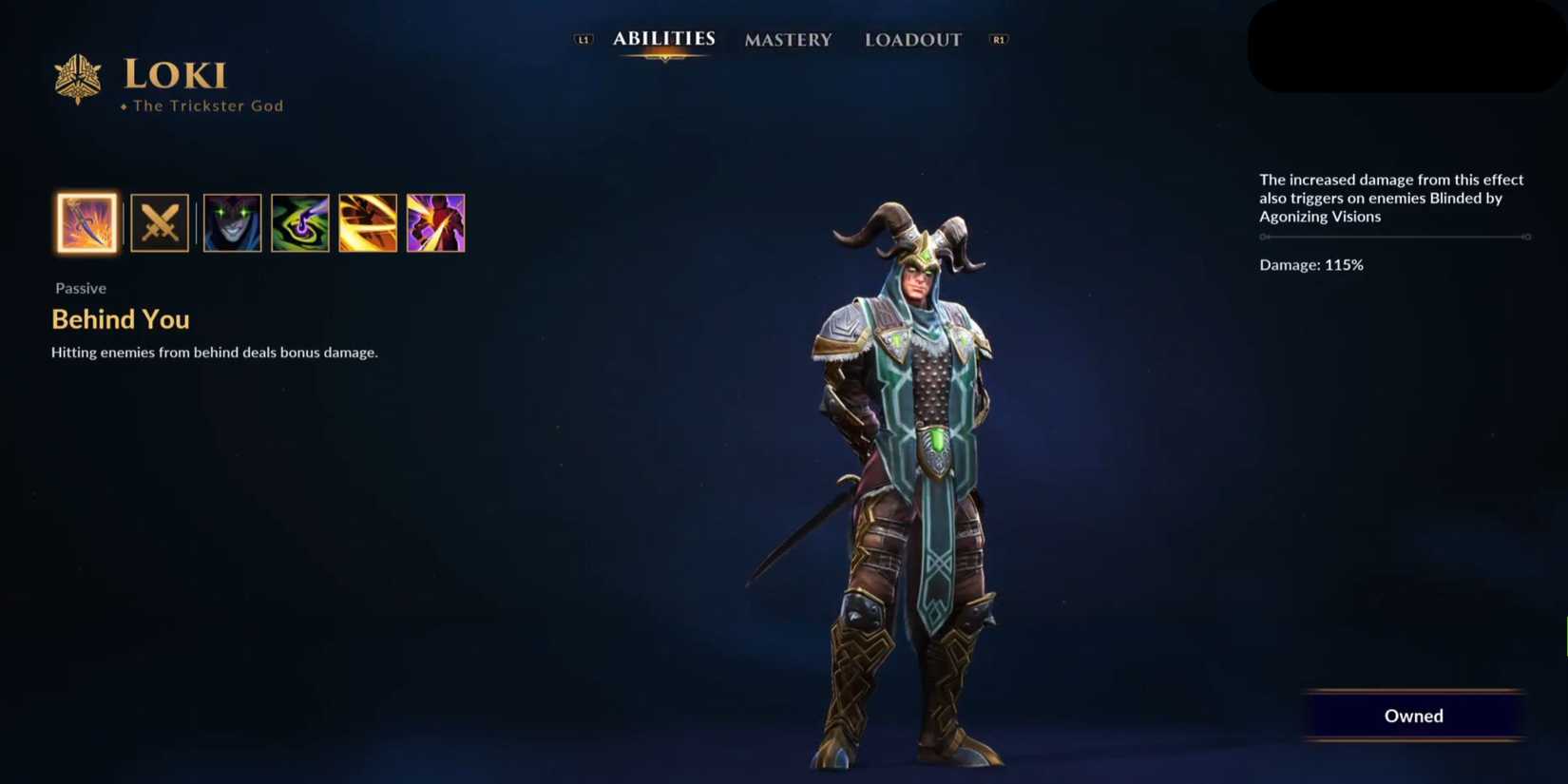
Task: Click the Passive label above Behind You
Action: point(80,288)
